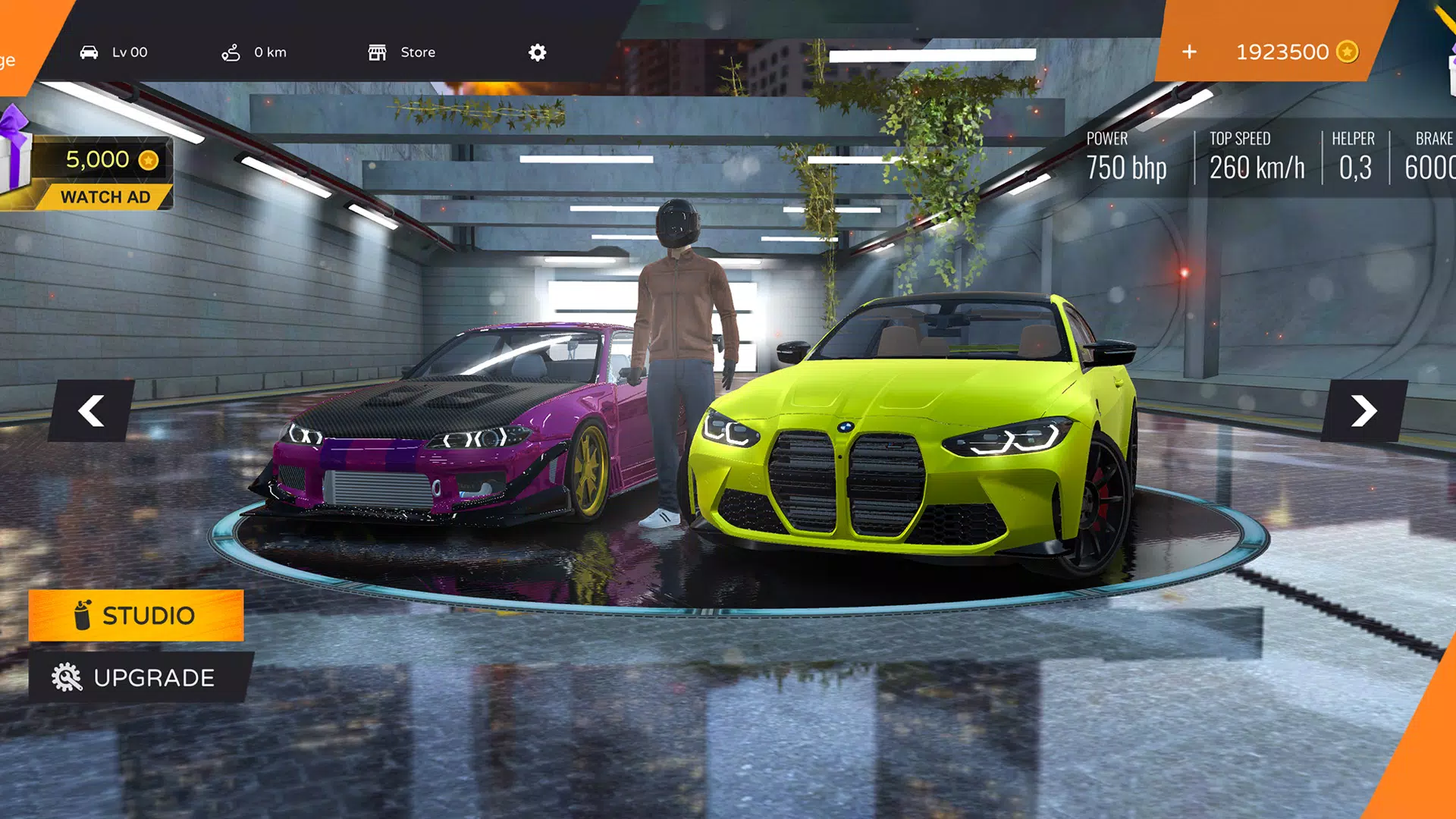
Task: Select the distance route icon next to 0 km
Action: coord(230,52)
